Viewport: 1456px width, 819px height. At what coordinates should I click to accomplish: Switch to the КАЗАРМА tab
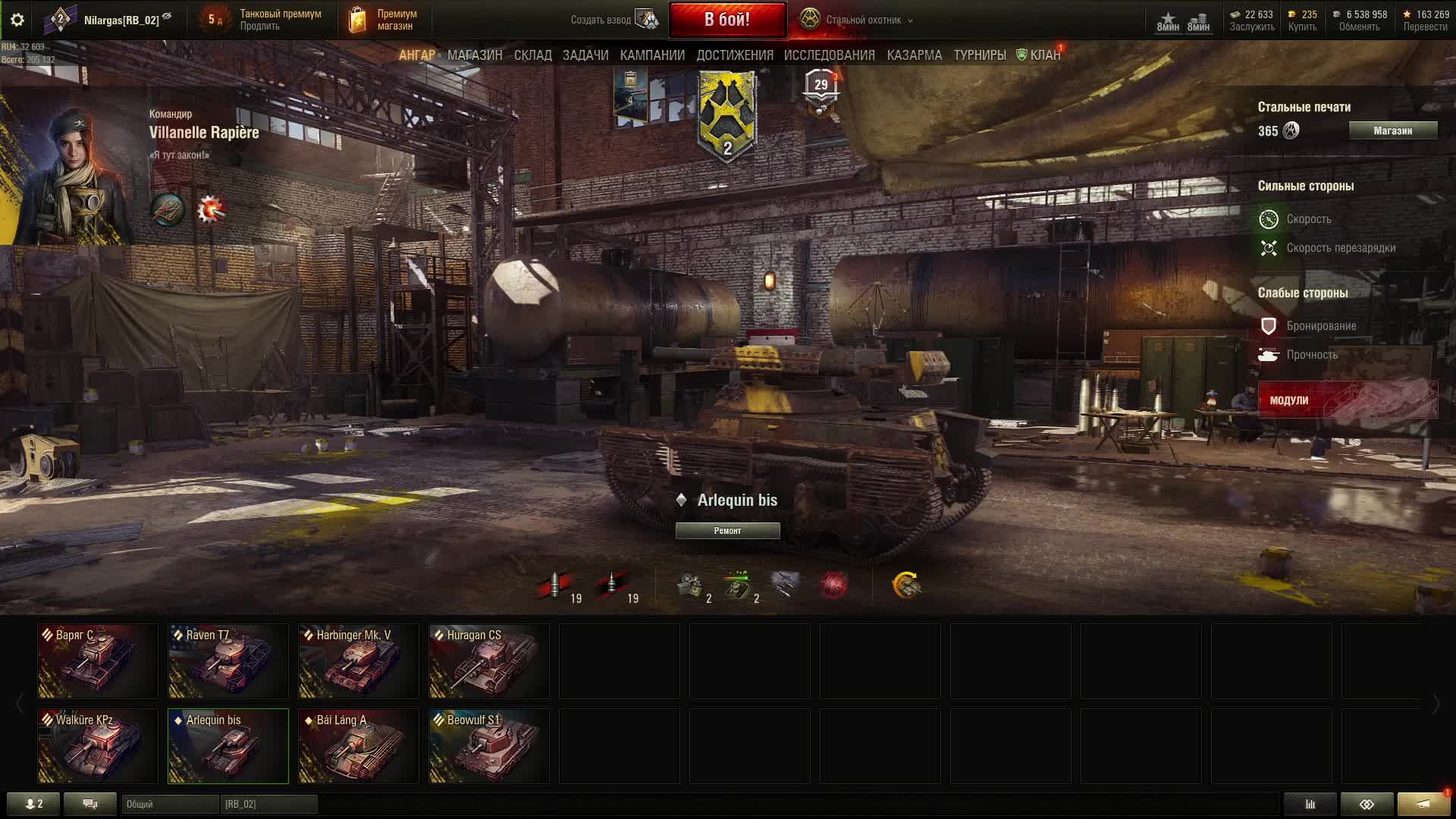914,55
